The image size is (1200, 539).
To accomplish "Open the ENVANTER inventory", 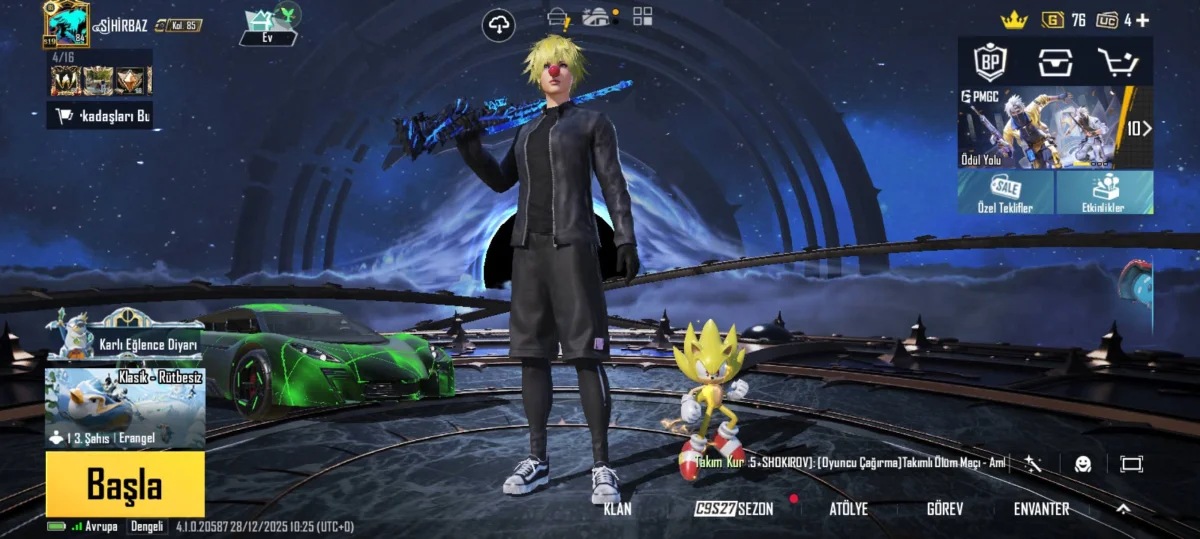I will point(1041,509).
